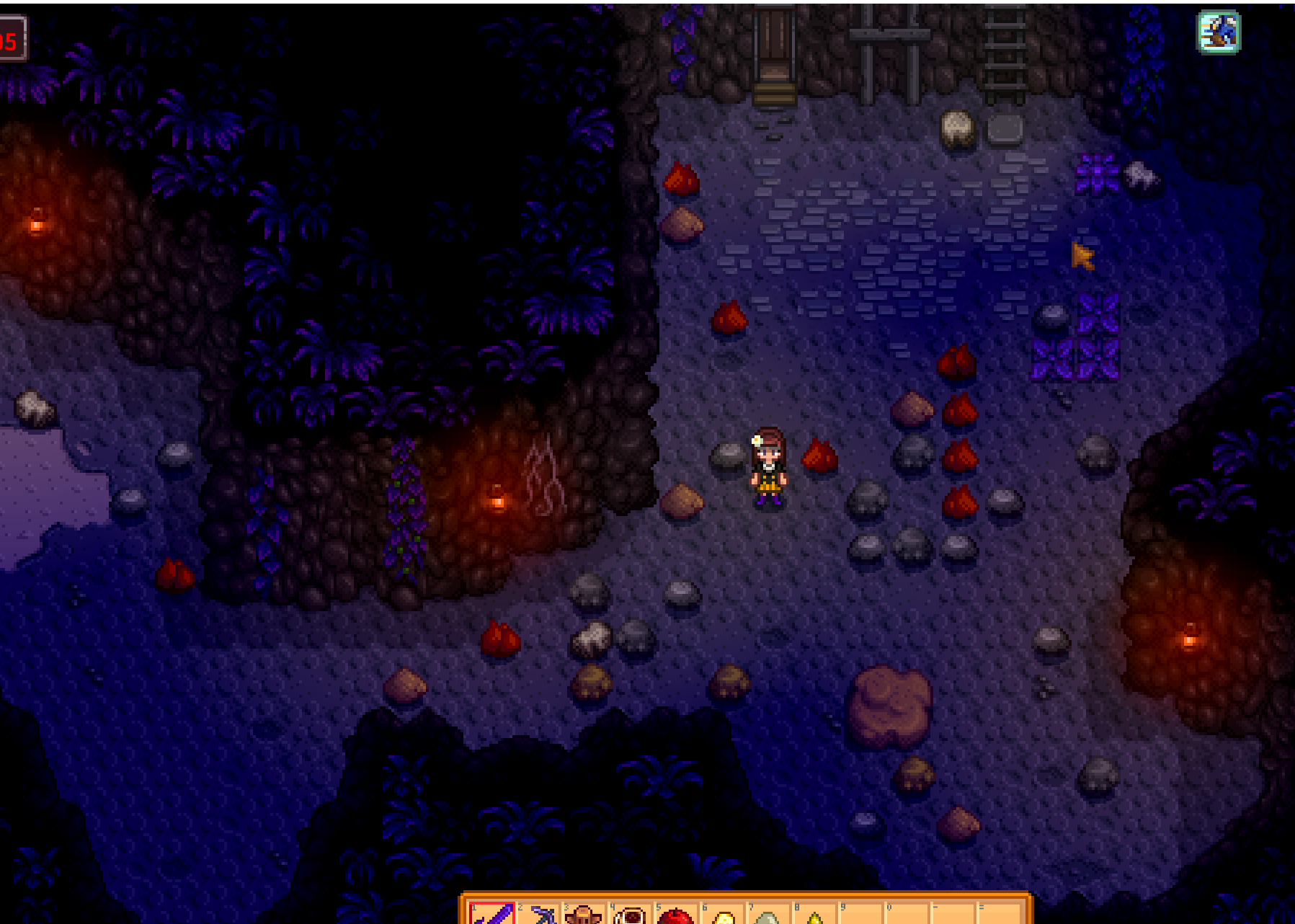Viewport: 1295px width, 924px height.
Task: Click the speed buff status icon
Action: [x=1219, y=32]
